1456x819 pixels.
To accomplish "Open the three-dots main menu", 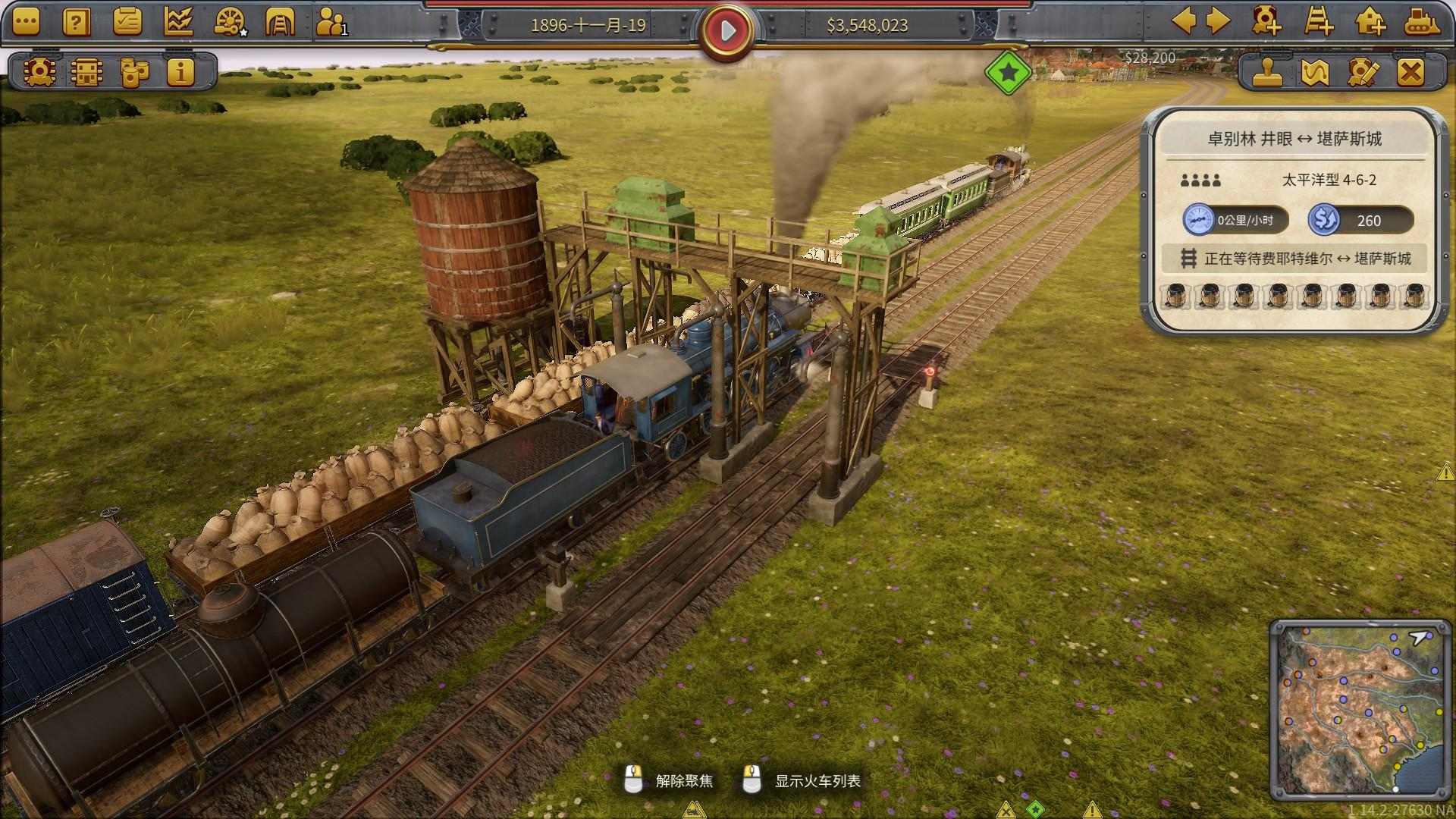I will [25, 22].
